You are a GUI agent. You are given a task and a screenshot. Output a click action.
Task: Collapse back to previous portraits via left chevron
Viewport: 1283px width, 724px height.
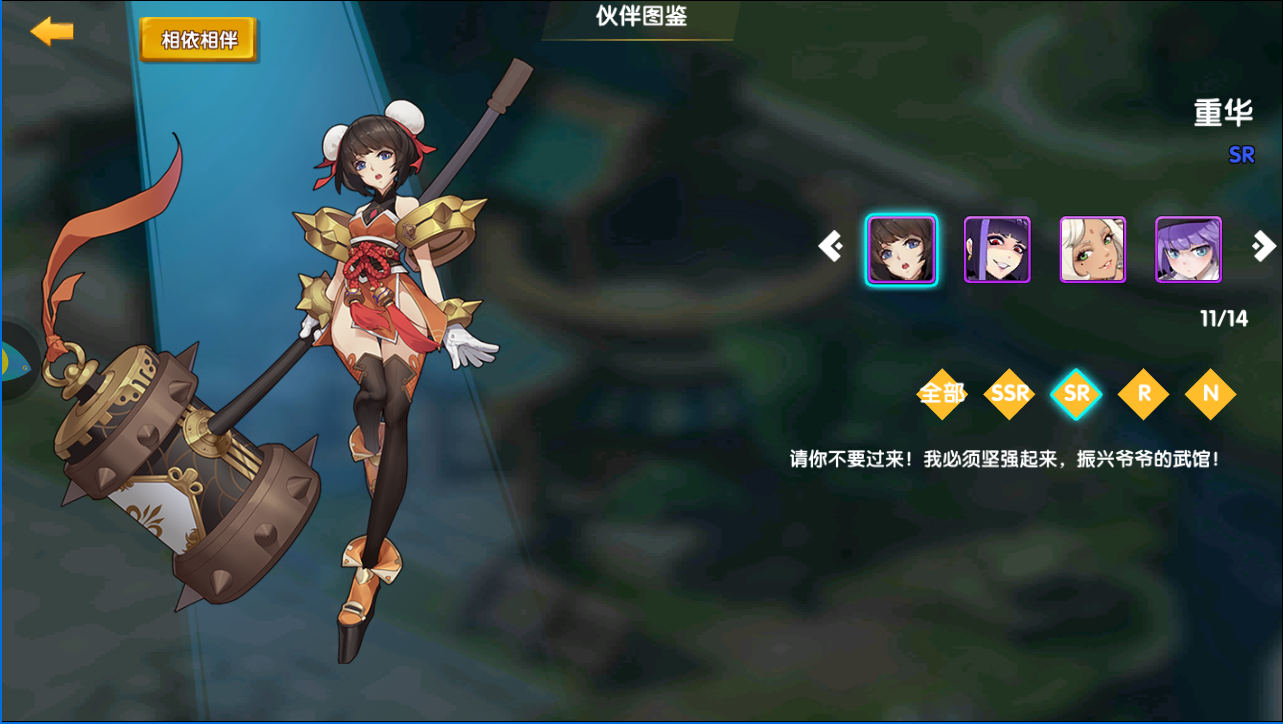(829, 246)
